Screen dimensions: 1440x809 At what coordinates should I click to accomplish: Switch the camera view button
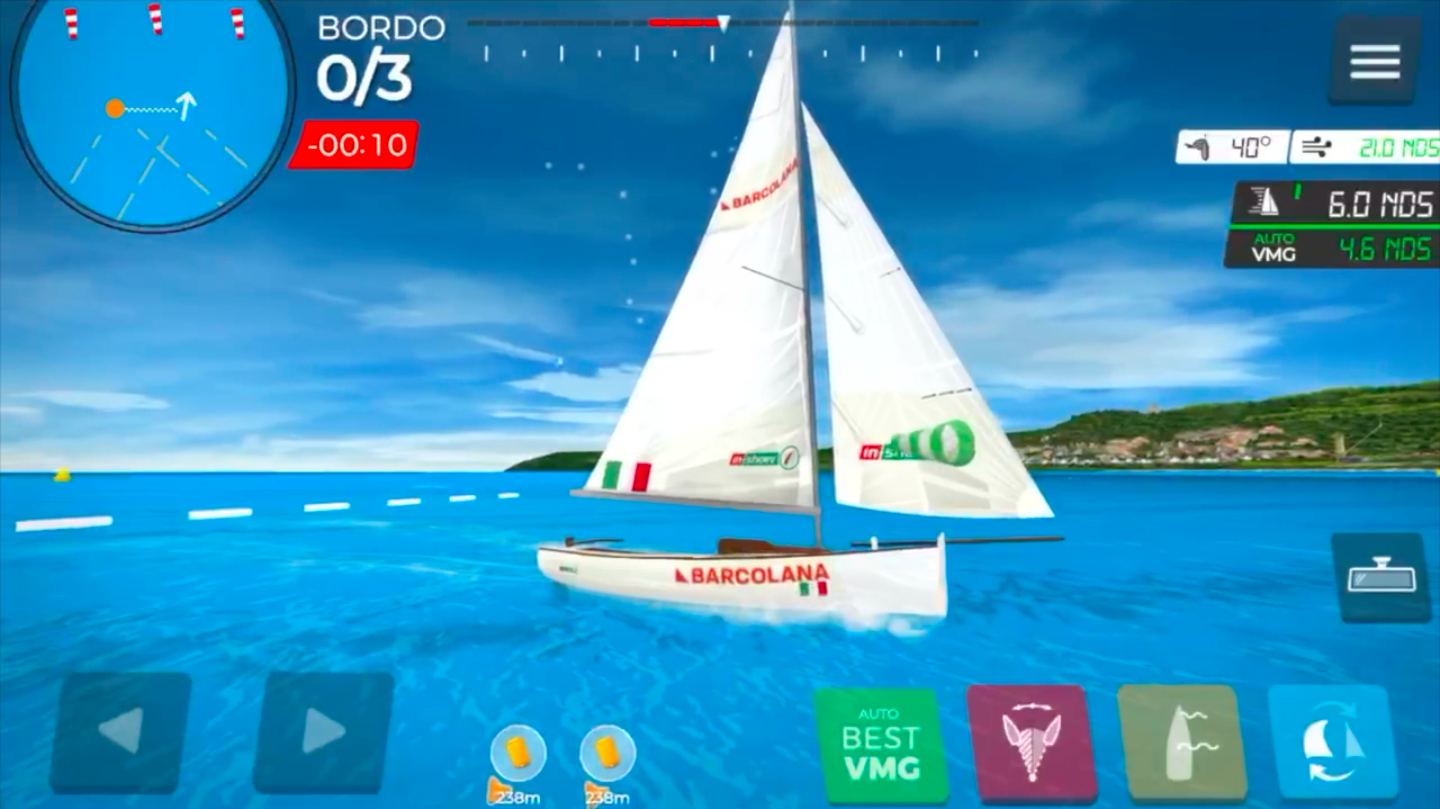(x=1380, y=577)
